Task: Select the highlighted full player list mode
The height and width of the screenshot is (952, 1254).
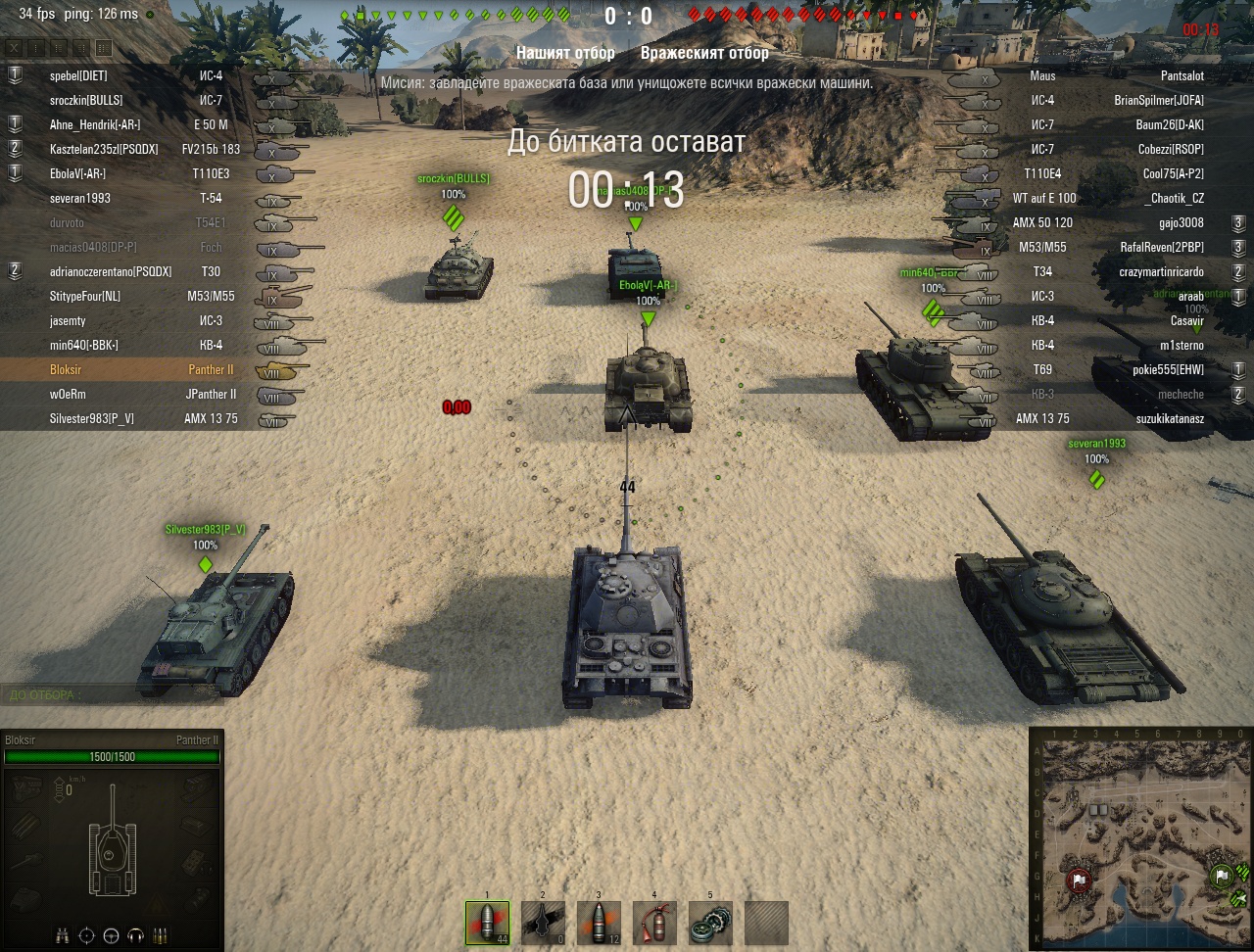Action: click(x=104, y=48)
